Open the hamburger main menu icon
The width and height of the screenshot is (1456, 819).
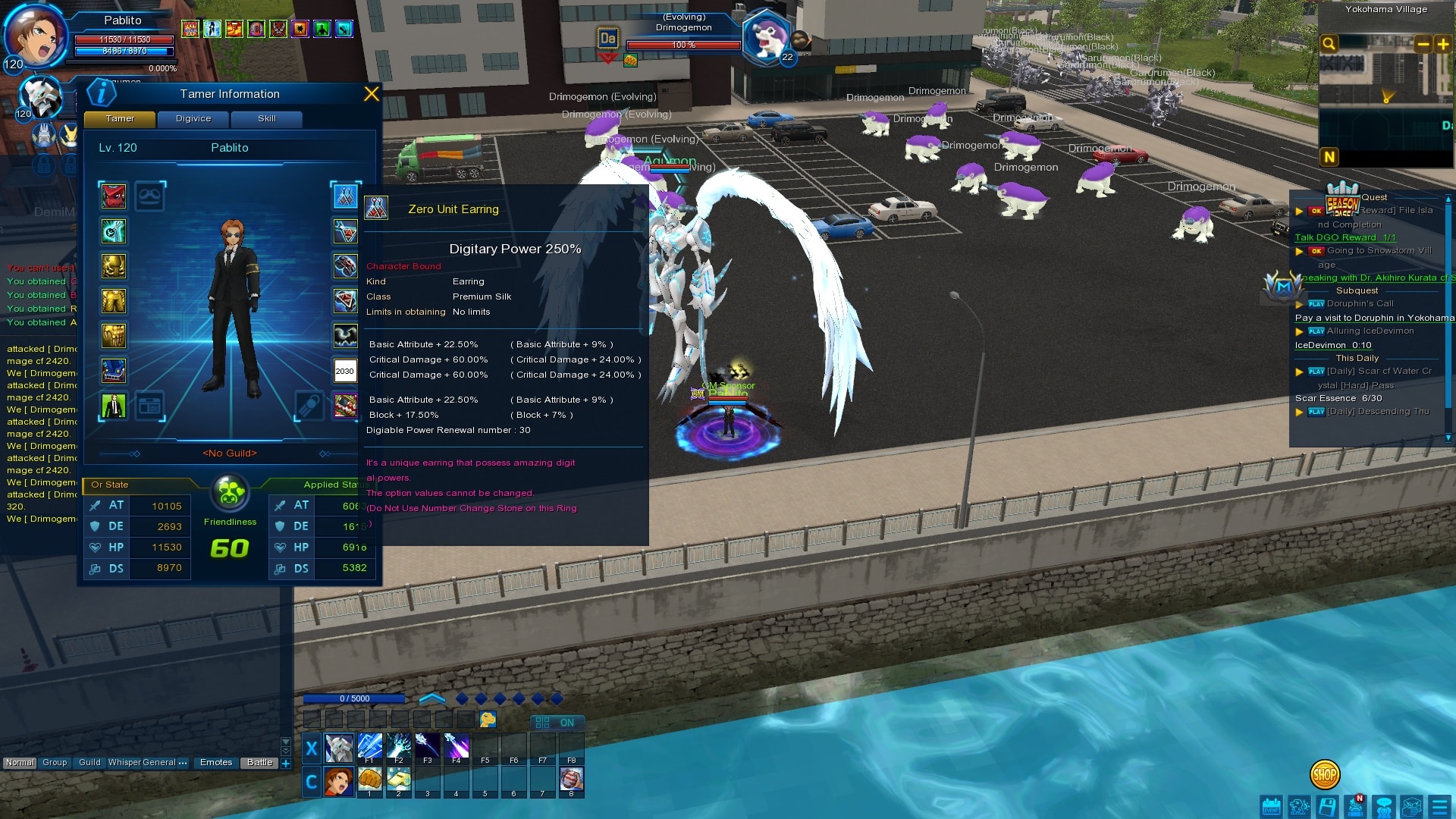coord(1438,806)
